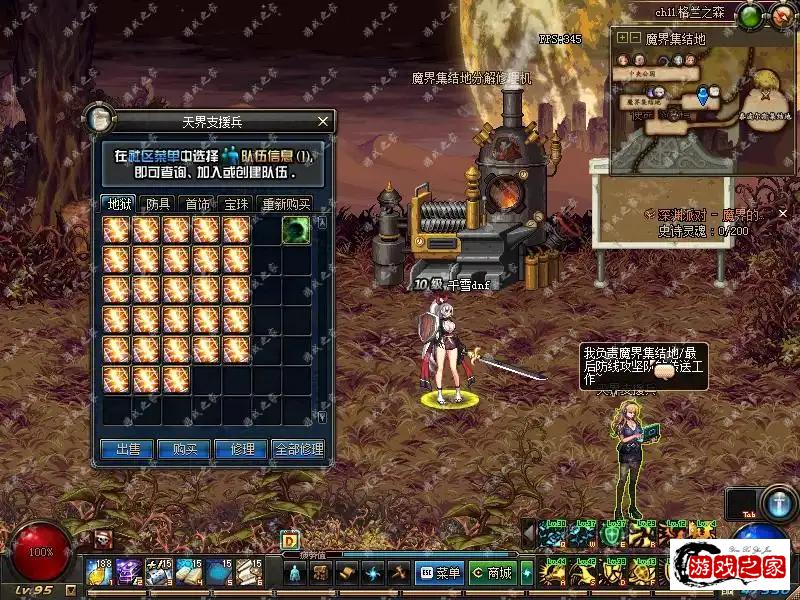800x600 pixels.
Task: Close the 天界支援兵 shop window
Action: (x=322, y=122)
